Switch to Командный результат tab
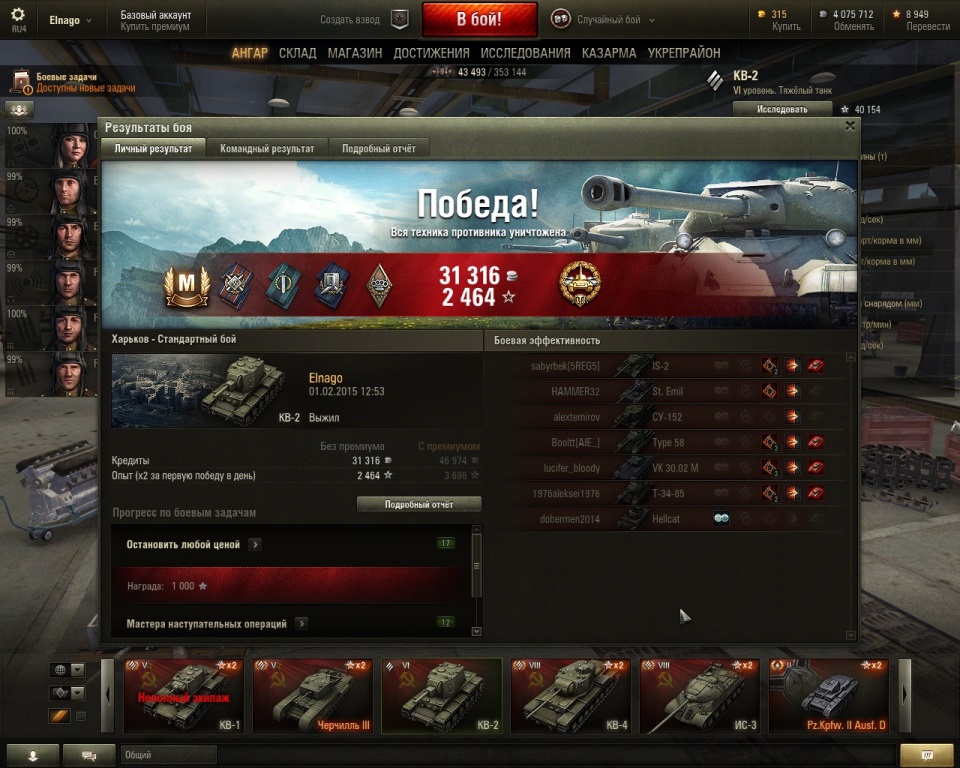 click(x=267, y=148)
